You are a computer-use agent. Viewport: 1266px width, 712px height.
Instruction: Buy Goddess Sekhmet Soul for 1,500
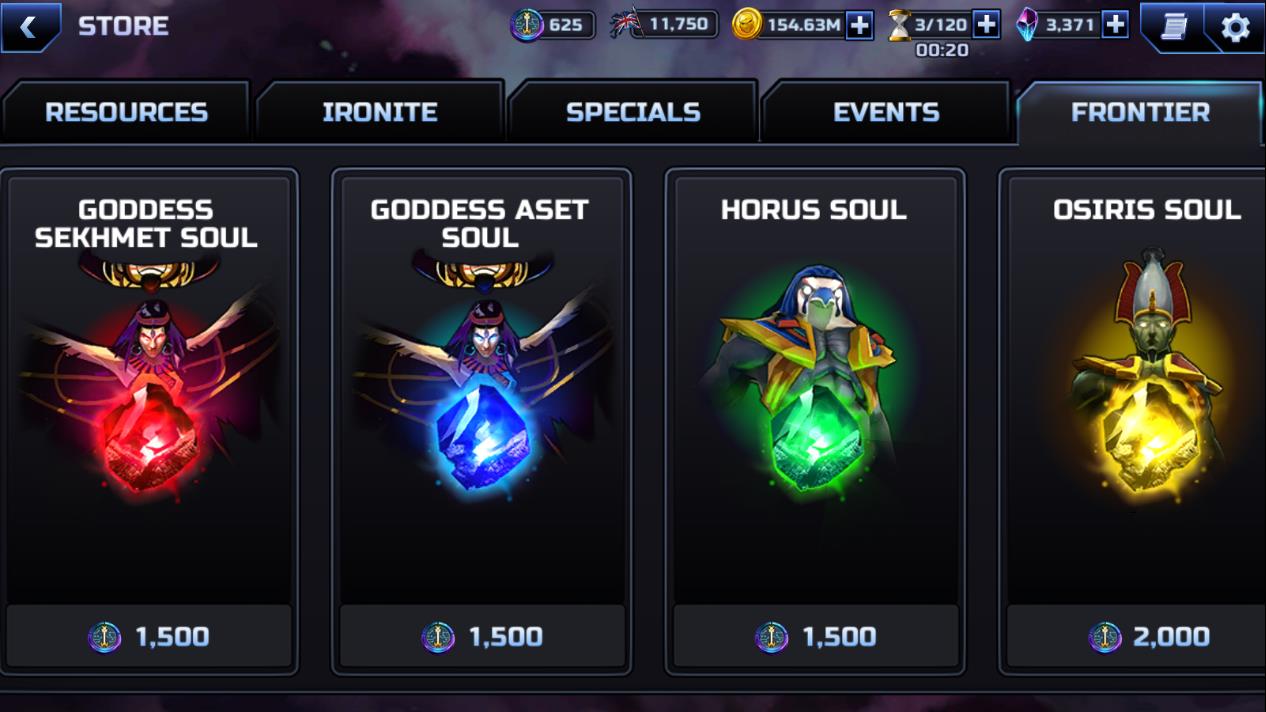[x=148, y=636]
